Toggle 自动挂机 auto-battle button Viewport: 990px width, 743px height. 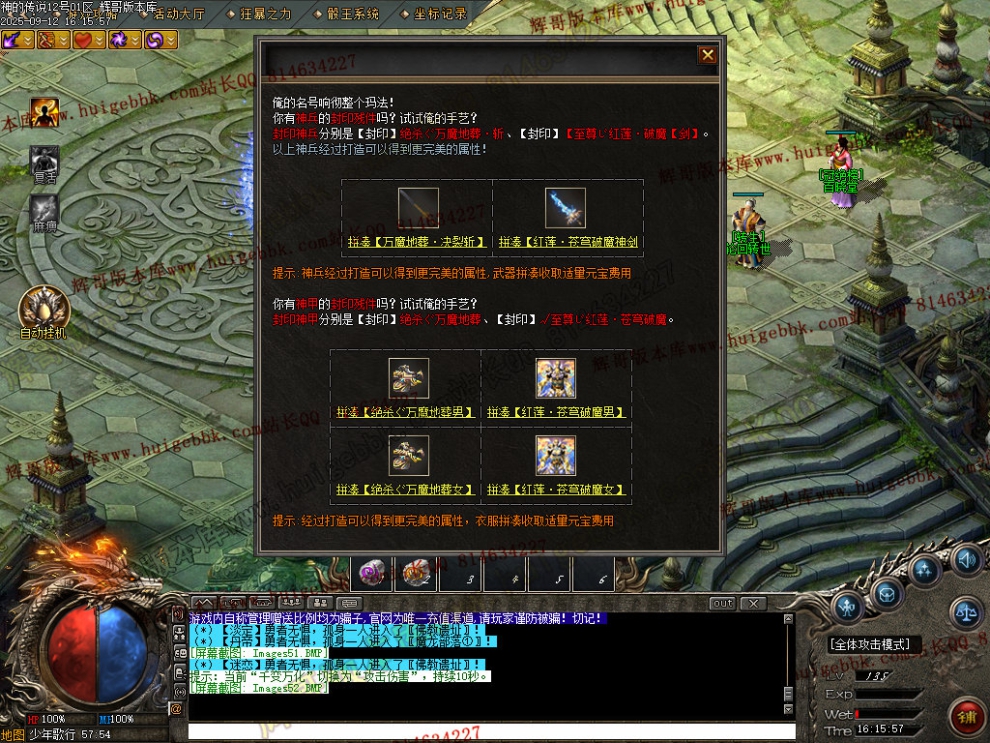pos(43,308)
